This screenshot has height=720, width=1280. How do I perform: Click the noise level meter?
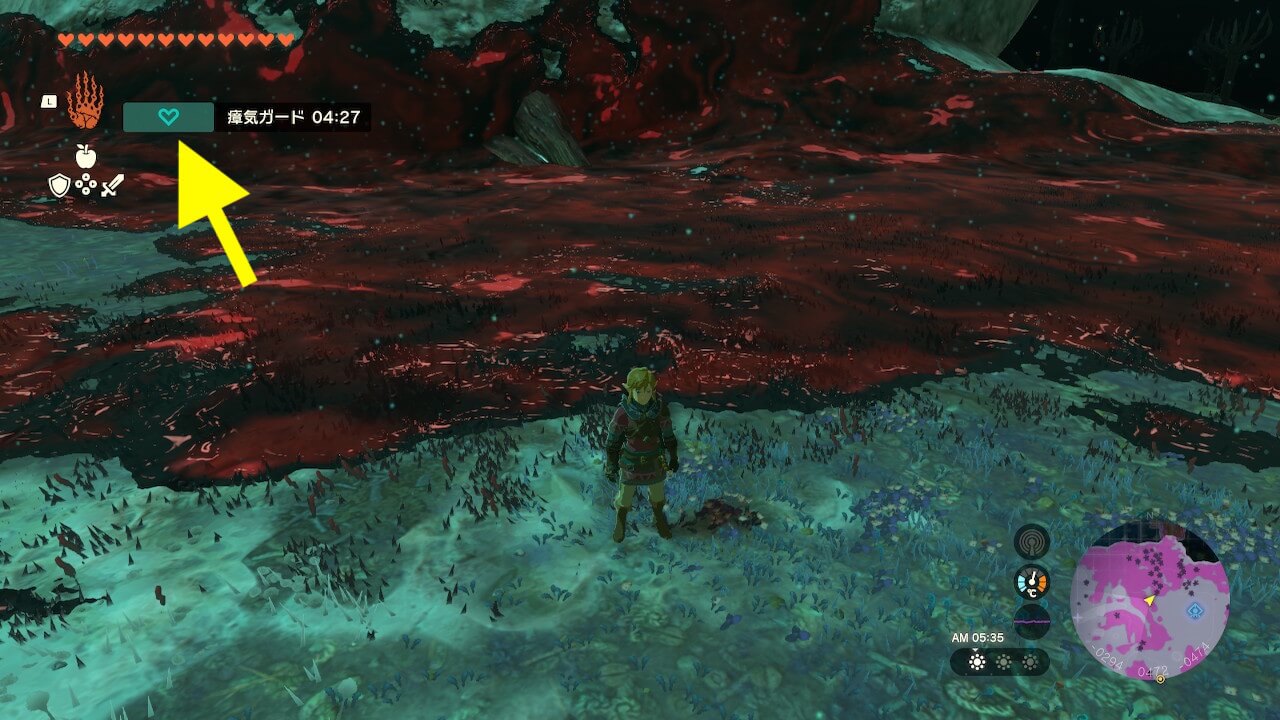coord(1031,621)
